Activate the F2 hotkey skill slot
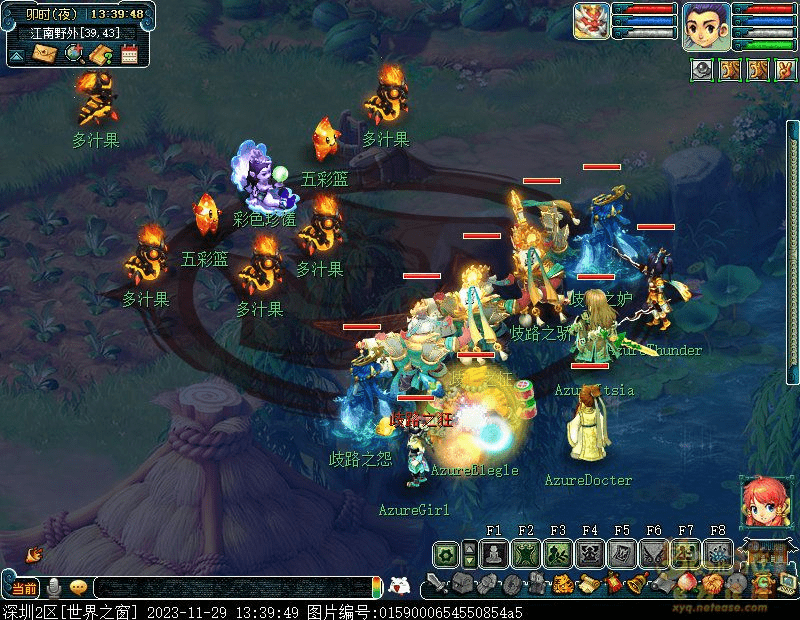 click(x=525, y=553)
